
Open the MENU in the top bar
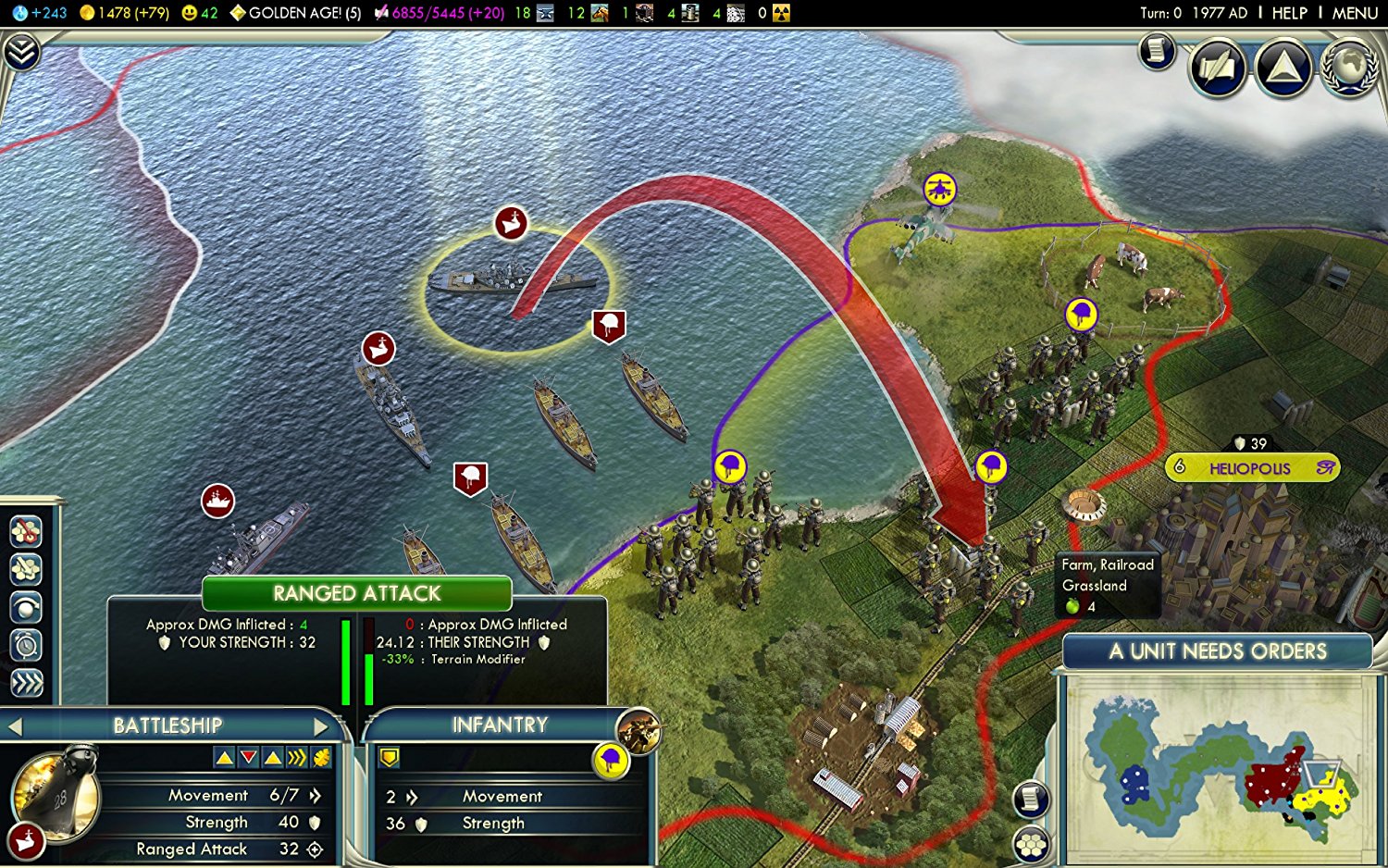pos(1355,13)
